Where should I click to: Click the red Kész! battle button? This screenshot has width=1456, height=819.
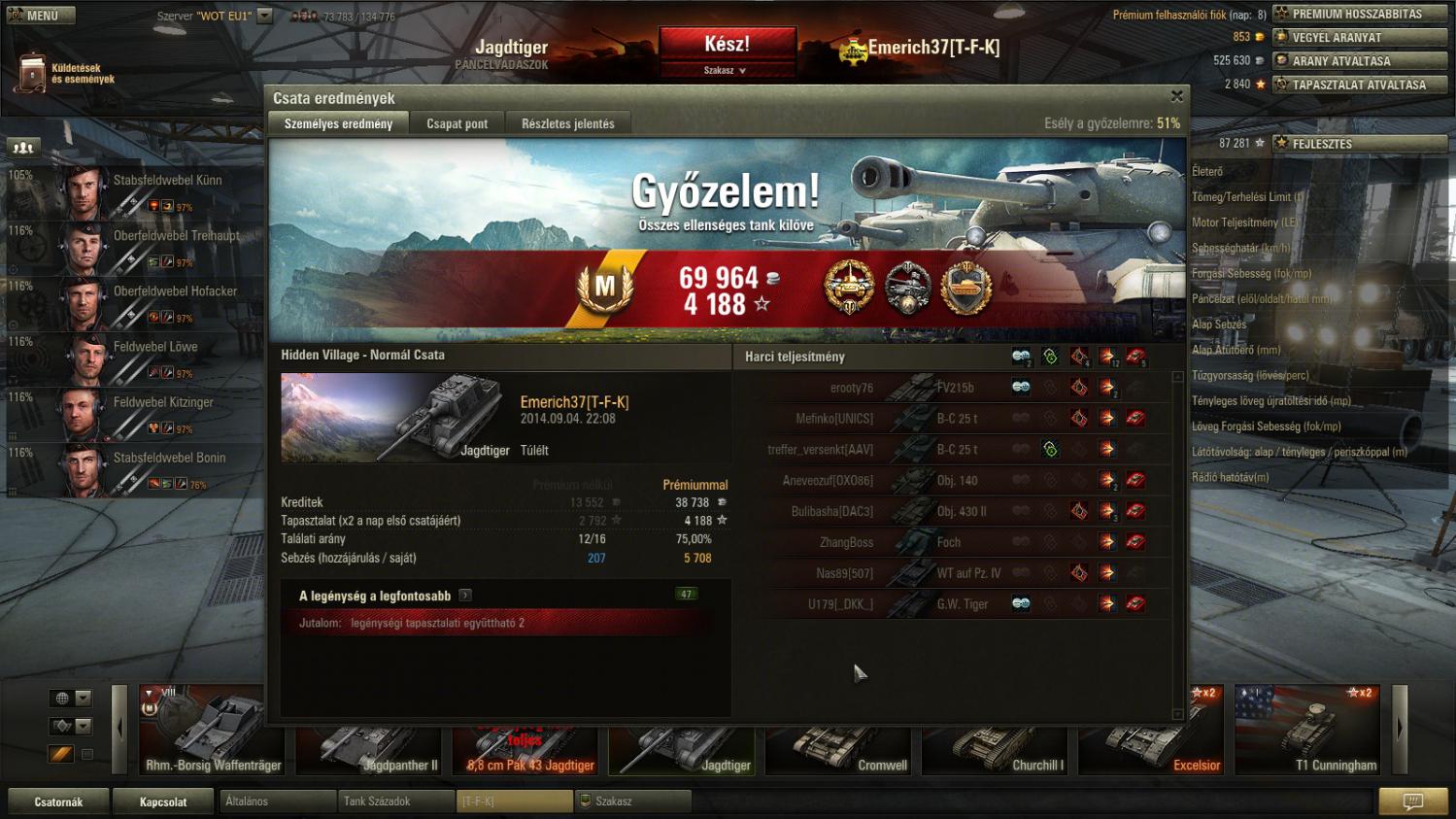727,45
